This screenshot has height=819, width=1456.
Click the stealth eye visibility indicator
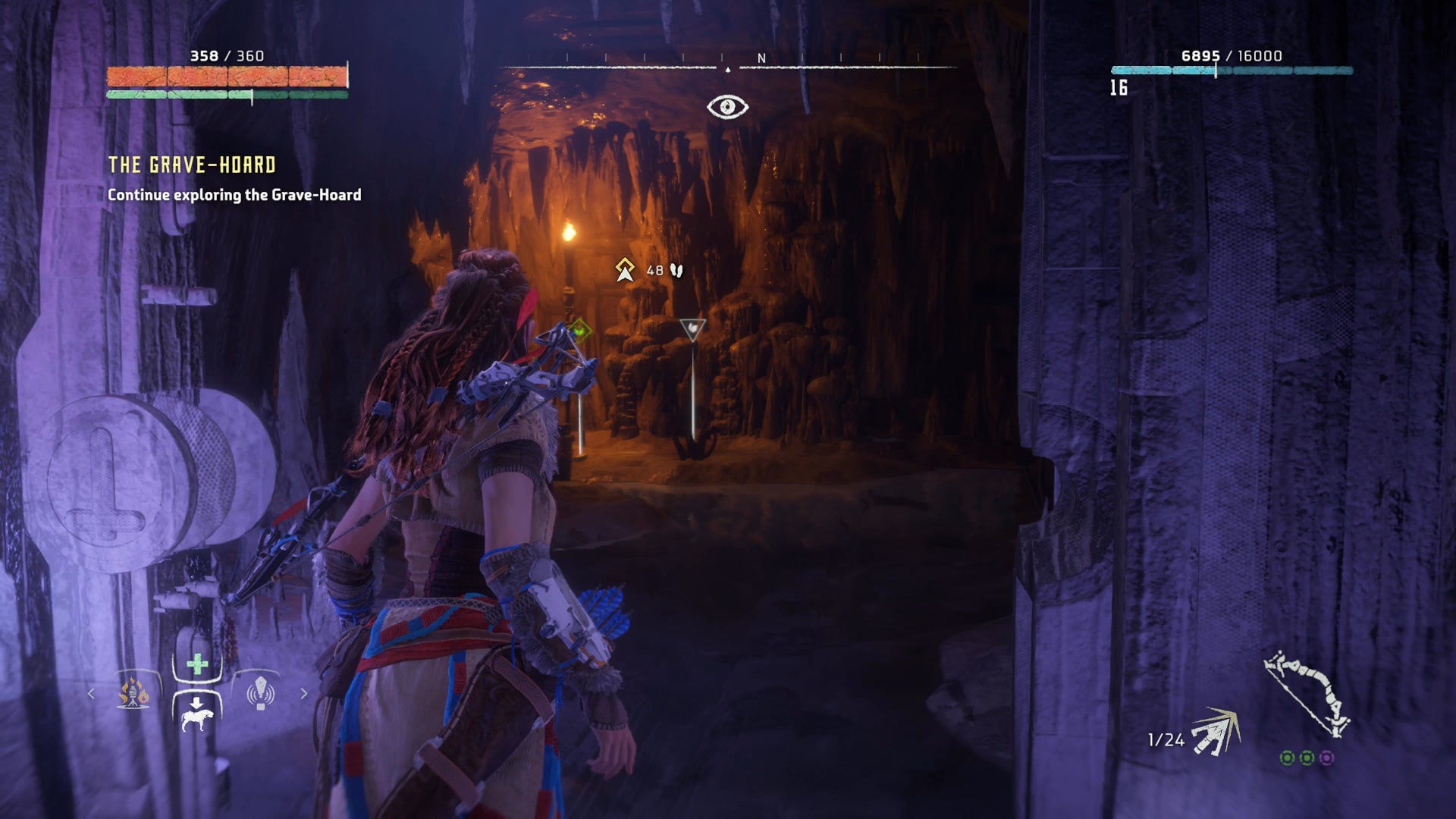[x=727, y=107]
